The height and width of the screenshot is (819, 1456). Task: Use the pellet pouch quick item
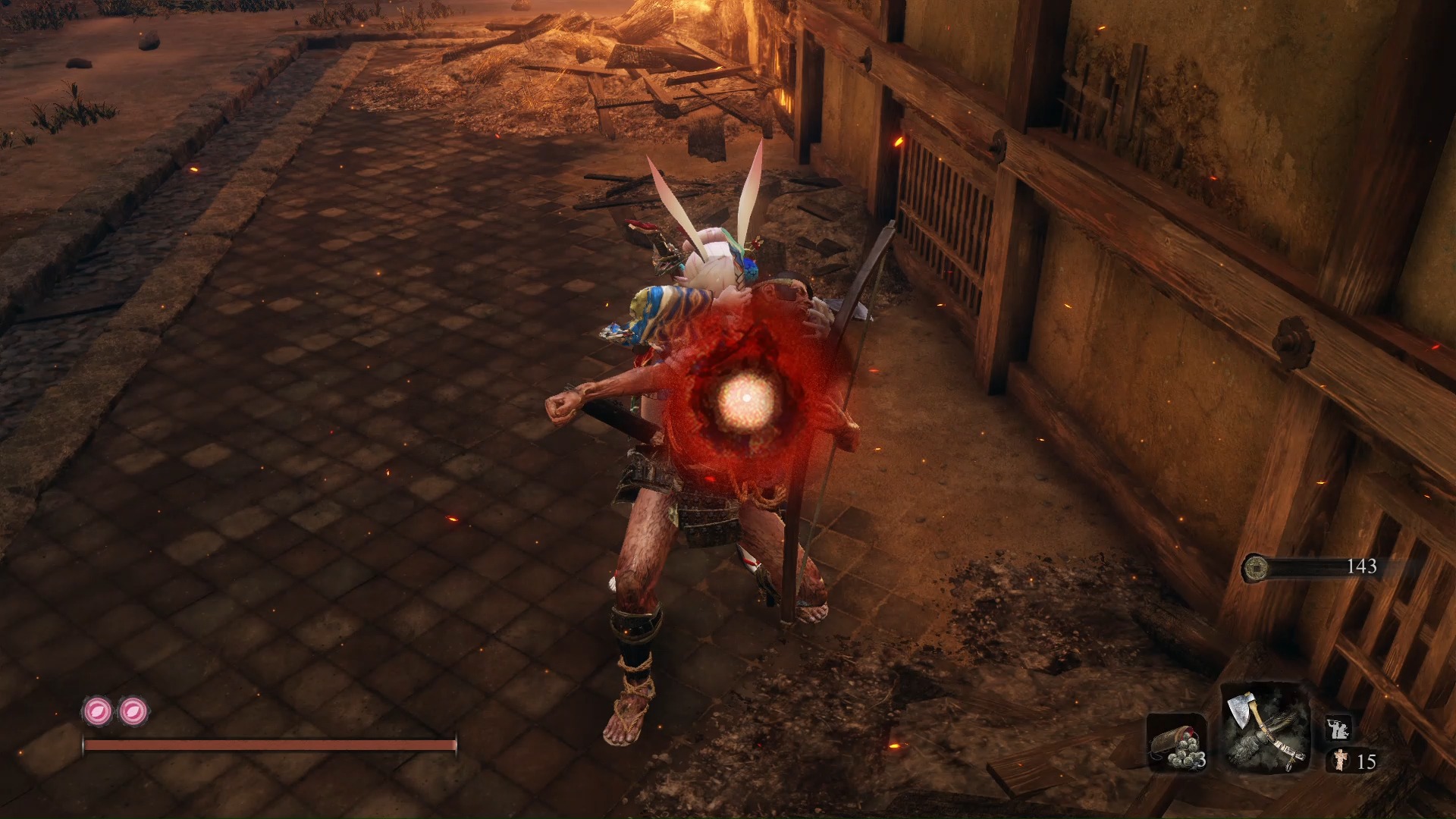point(1177,742)
